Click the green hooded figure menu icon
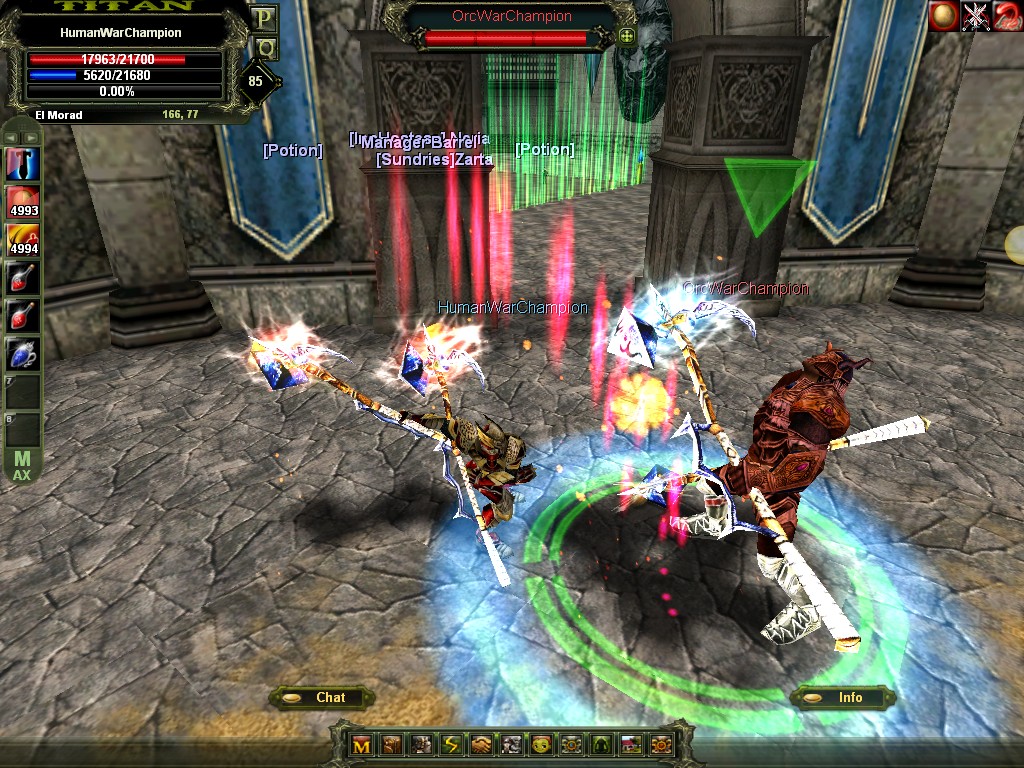 [601, 745]
